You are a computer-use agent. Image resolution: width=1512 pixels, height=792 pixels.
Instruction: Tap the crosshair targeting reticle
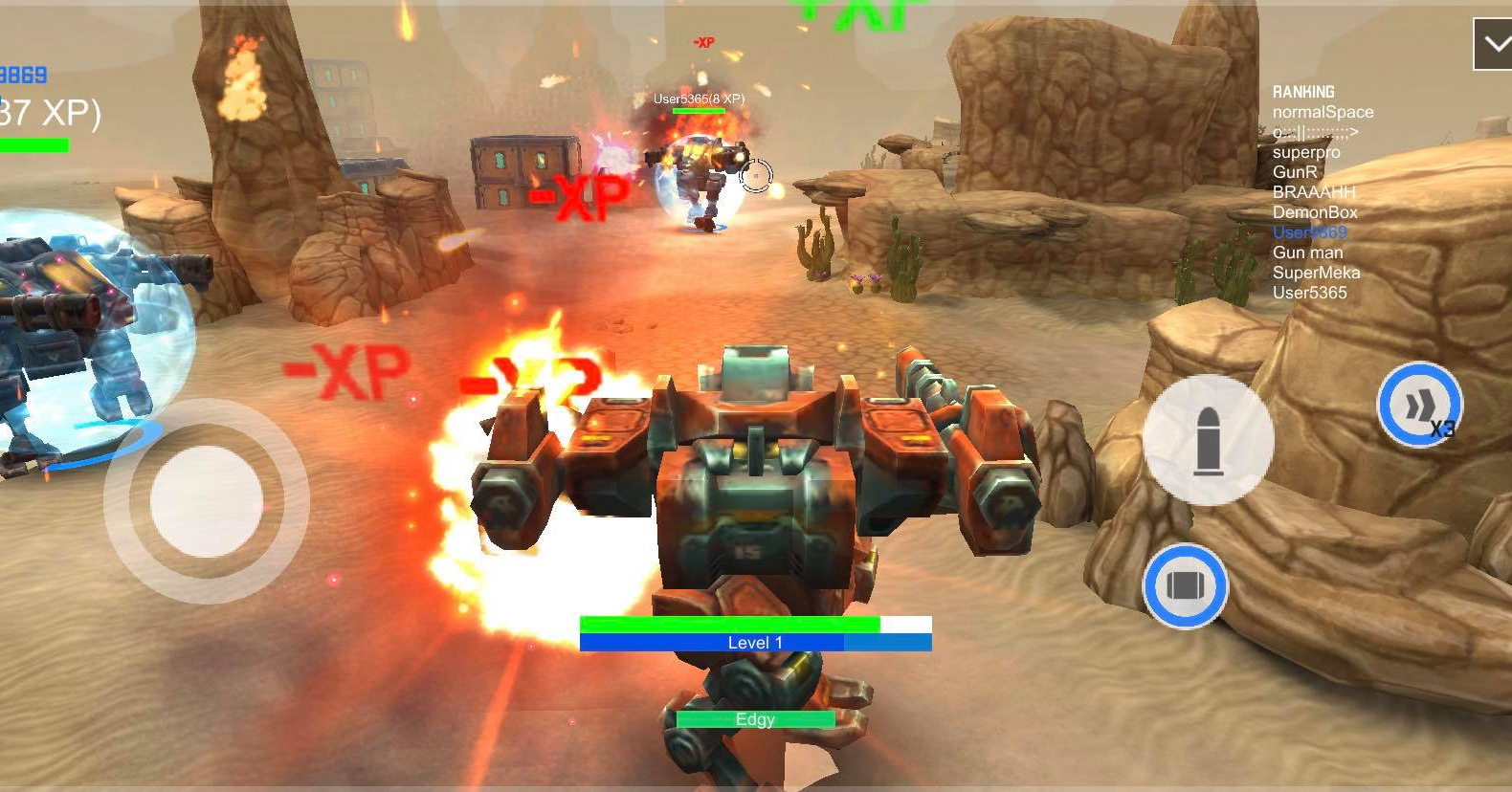757,174
